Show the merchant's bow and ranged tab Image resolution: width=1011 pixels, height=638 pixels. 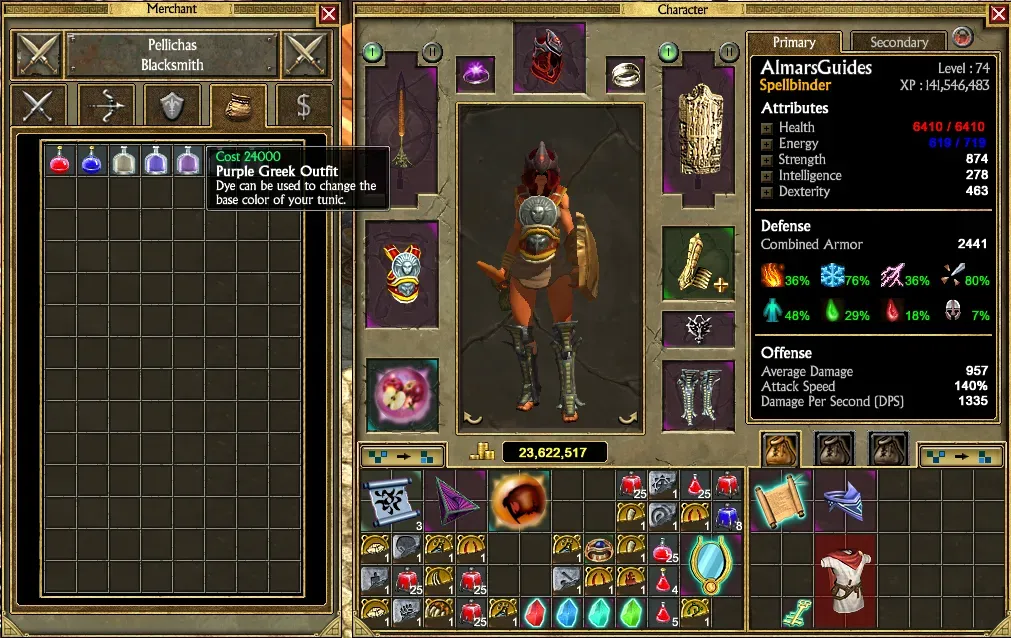tap(106, 105)
